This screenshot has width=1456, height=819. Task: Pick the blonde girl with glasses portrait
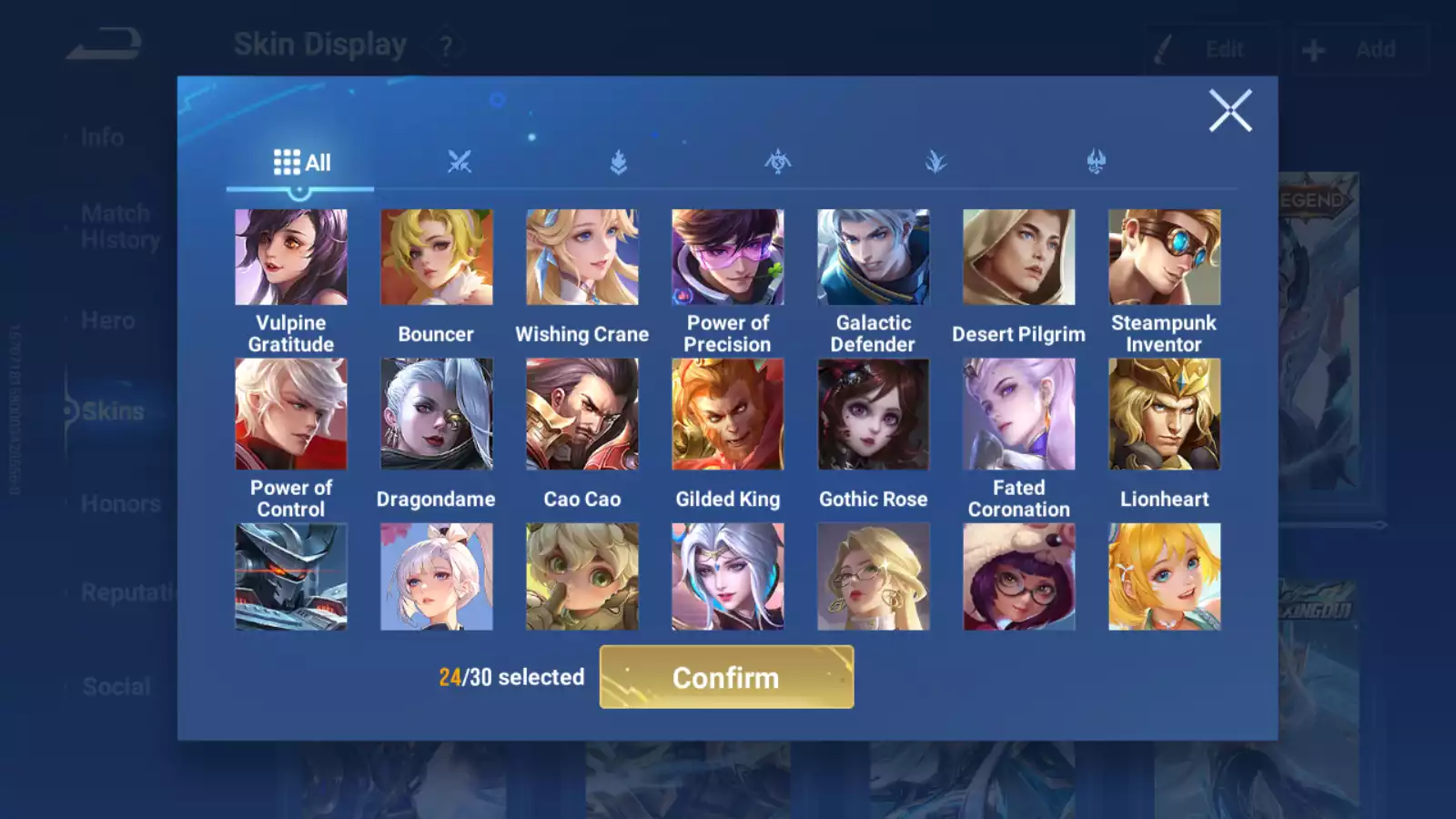click(874, 576)
